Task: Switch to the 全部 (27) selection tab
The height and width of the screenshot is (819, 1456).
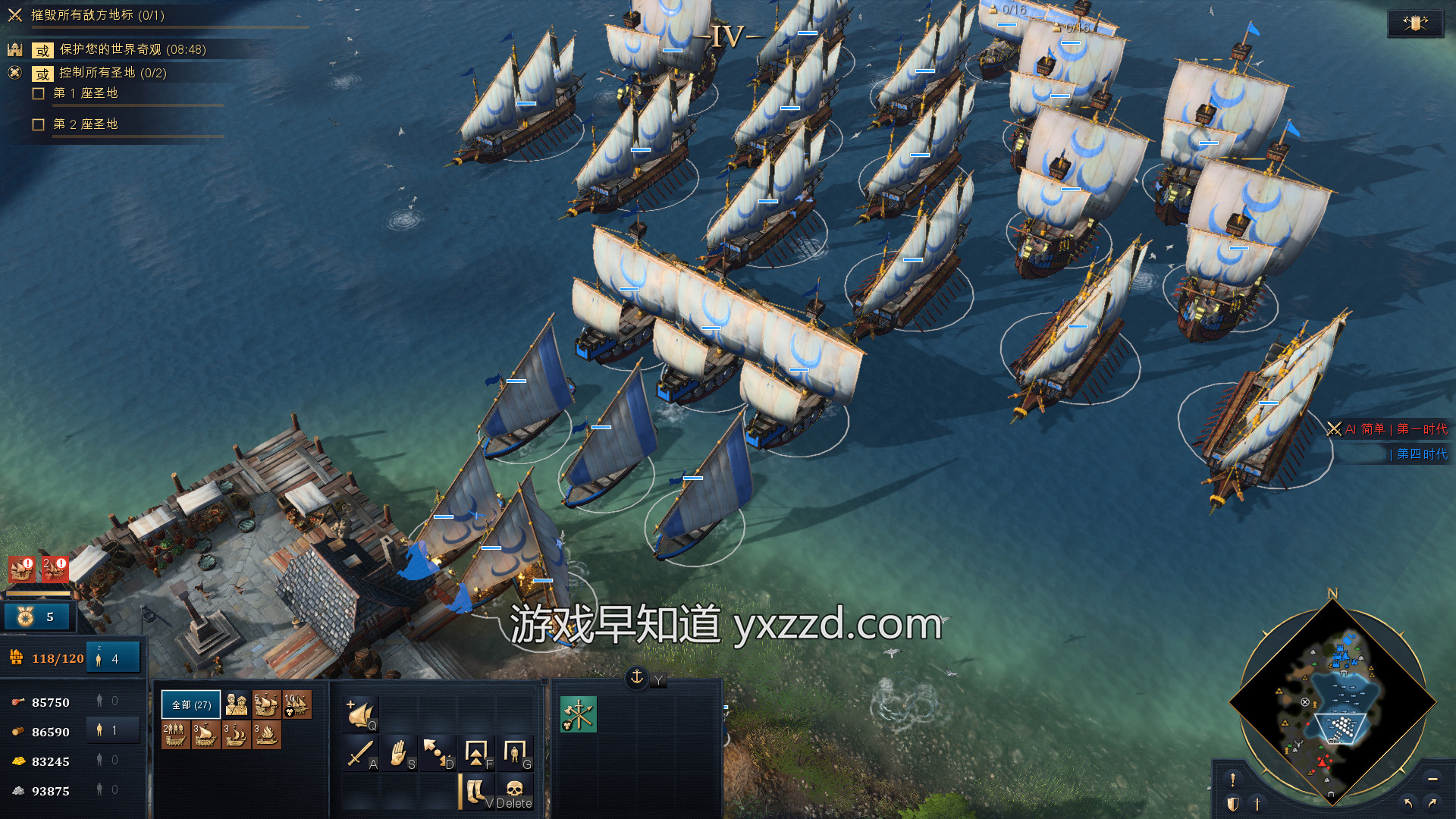Action: (190, 704)
